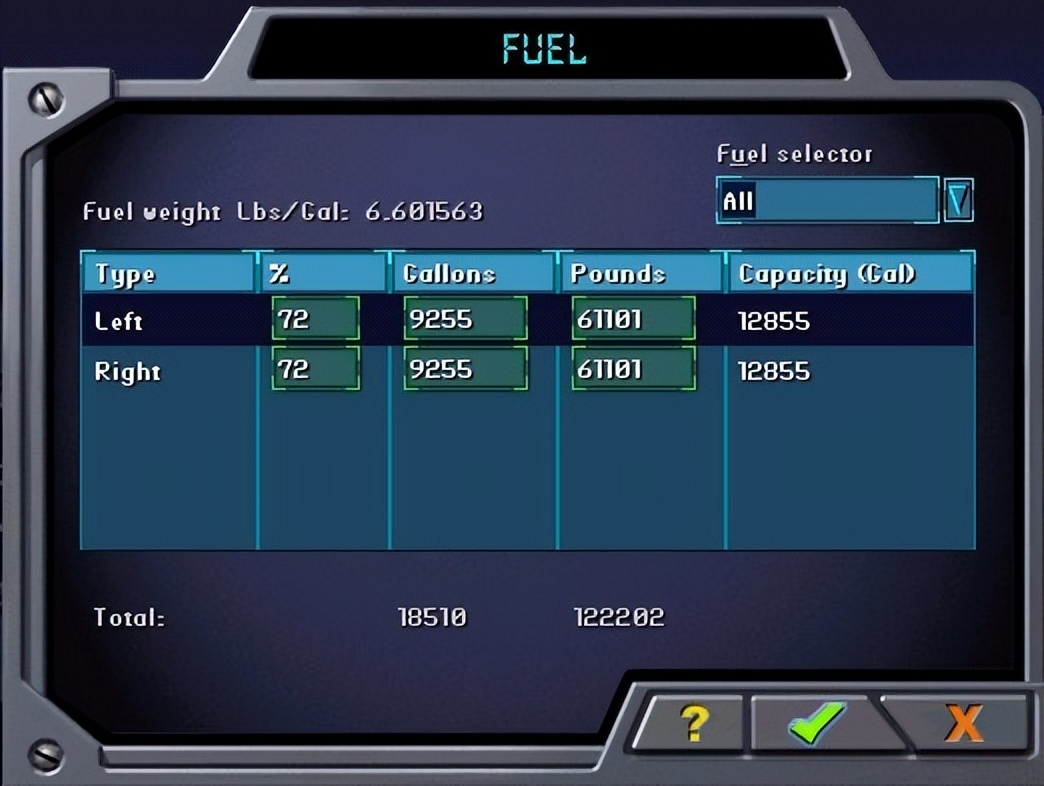Select the Left tank row label
The width and height of the screenshot is (1044, 786).
coord(119,321)
